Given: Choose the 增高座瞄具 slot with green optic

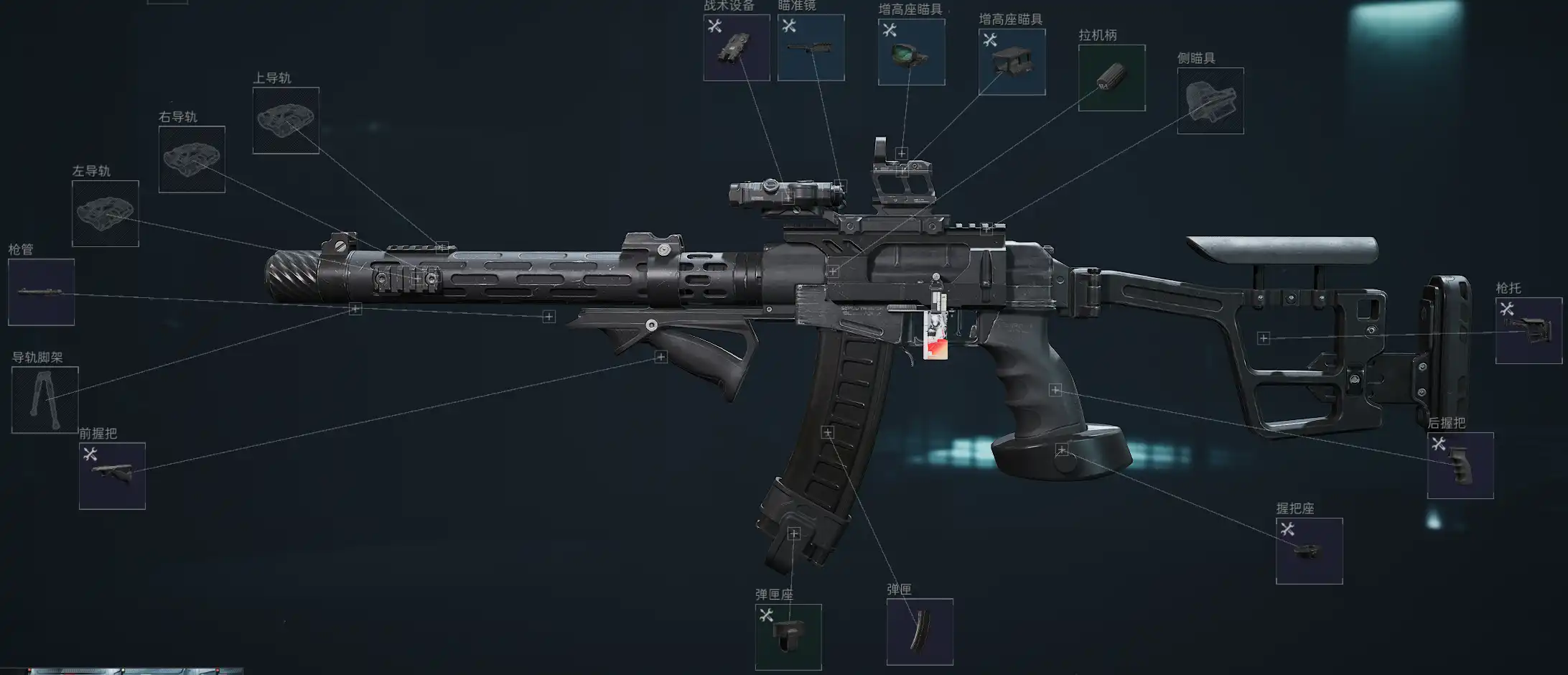Looking at the screenshot, I should click(x=911, y=52).
